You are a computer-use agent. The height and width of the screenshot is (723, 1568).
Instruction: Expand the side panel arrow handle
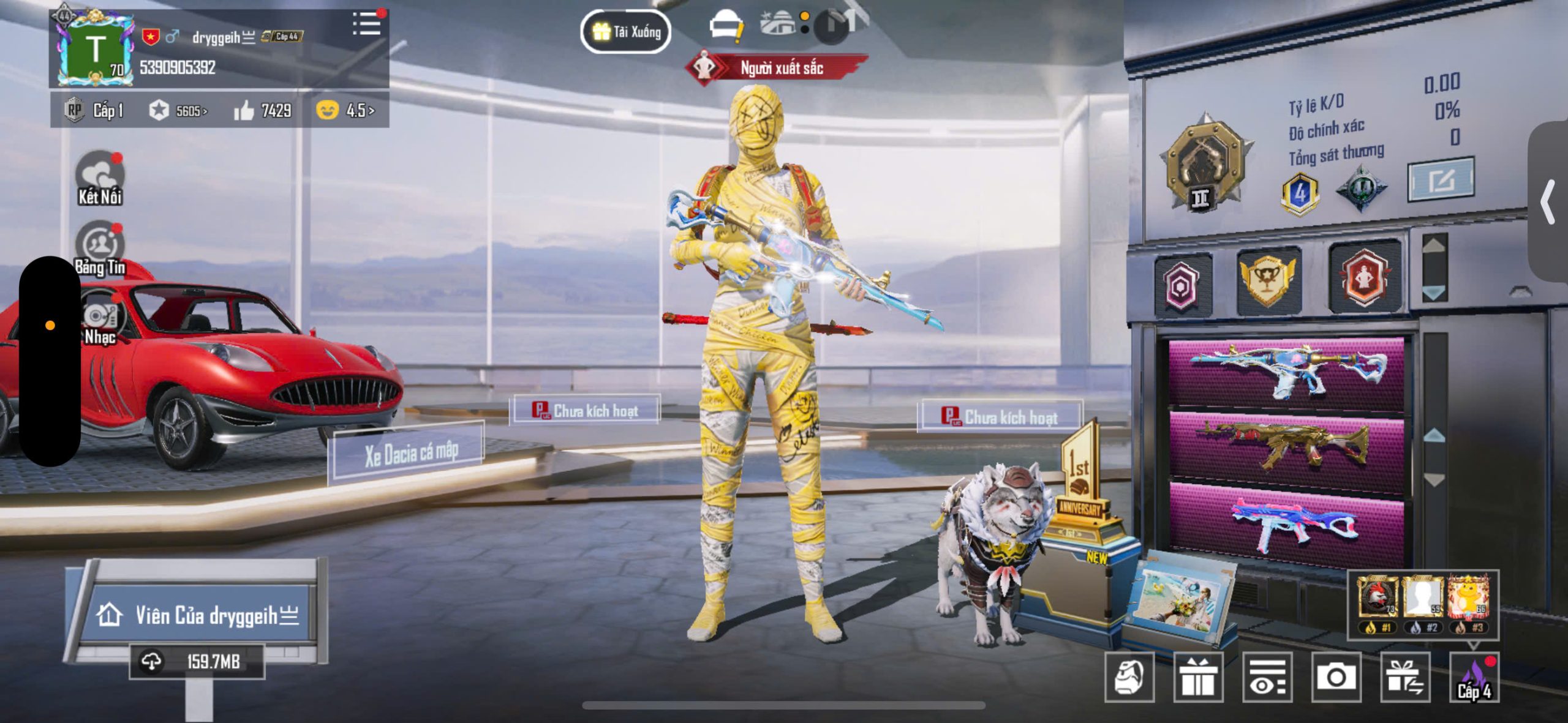[1548, 202]
